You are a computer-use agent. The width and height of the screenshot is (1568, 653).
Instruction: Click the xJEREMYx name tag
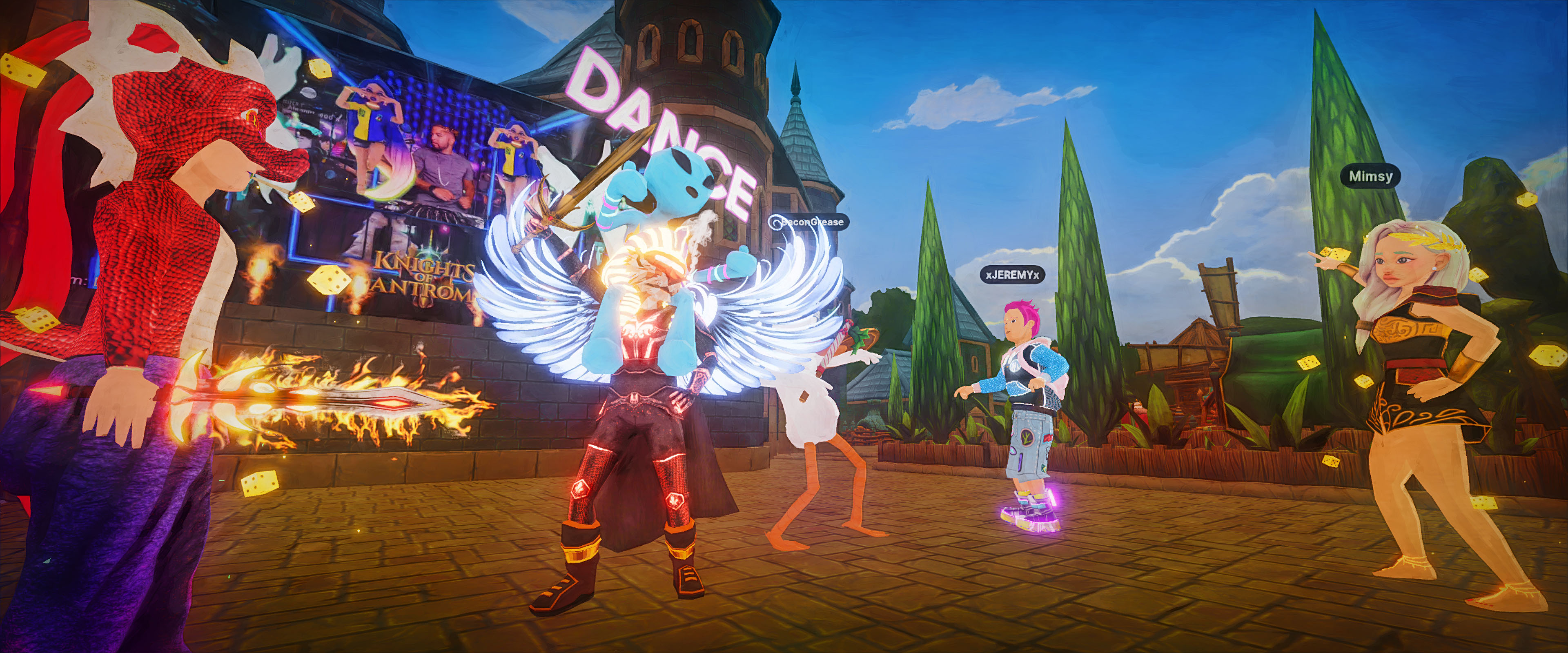click(1012, 275)
